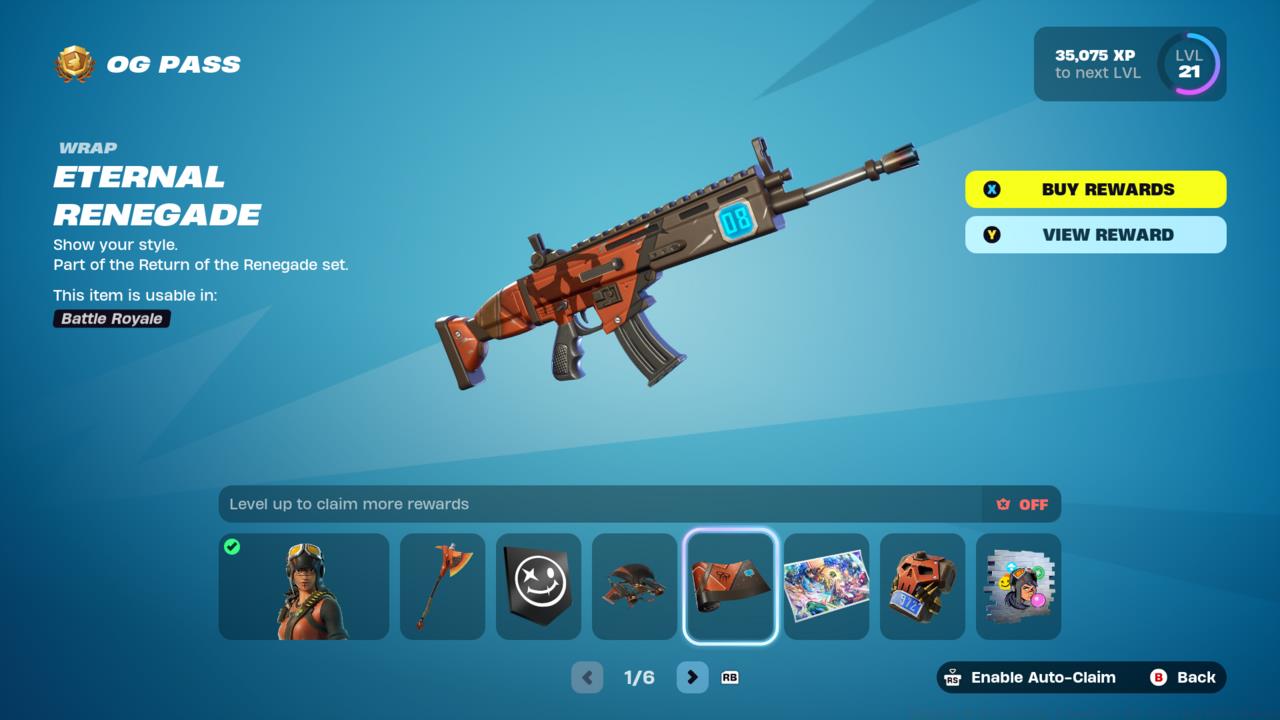
Task: Select the smiley face banner reward
Action: coord(538,586)
